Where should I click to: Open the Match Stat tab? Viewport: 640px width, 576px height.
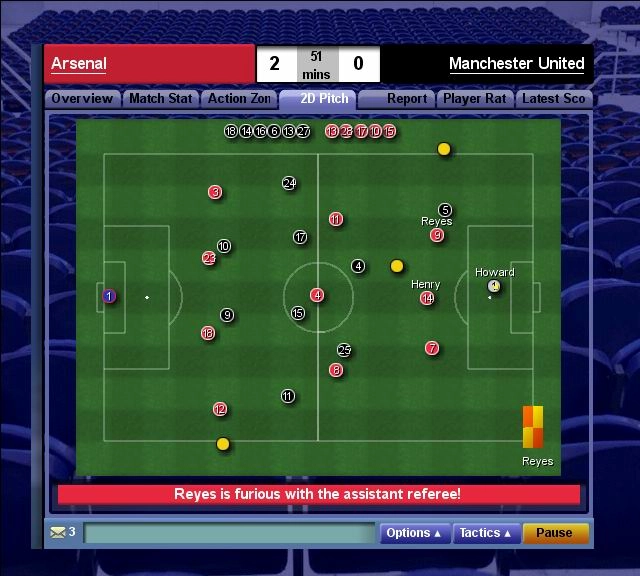pos(160,99)
